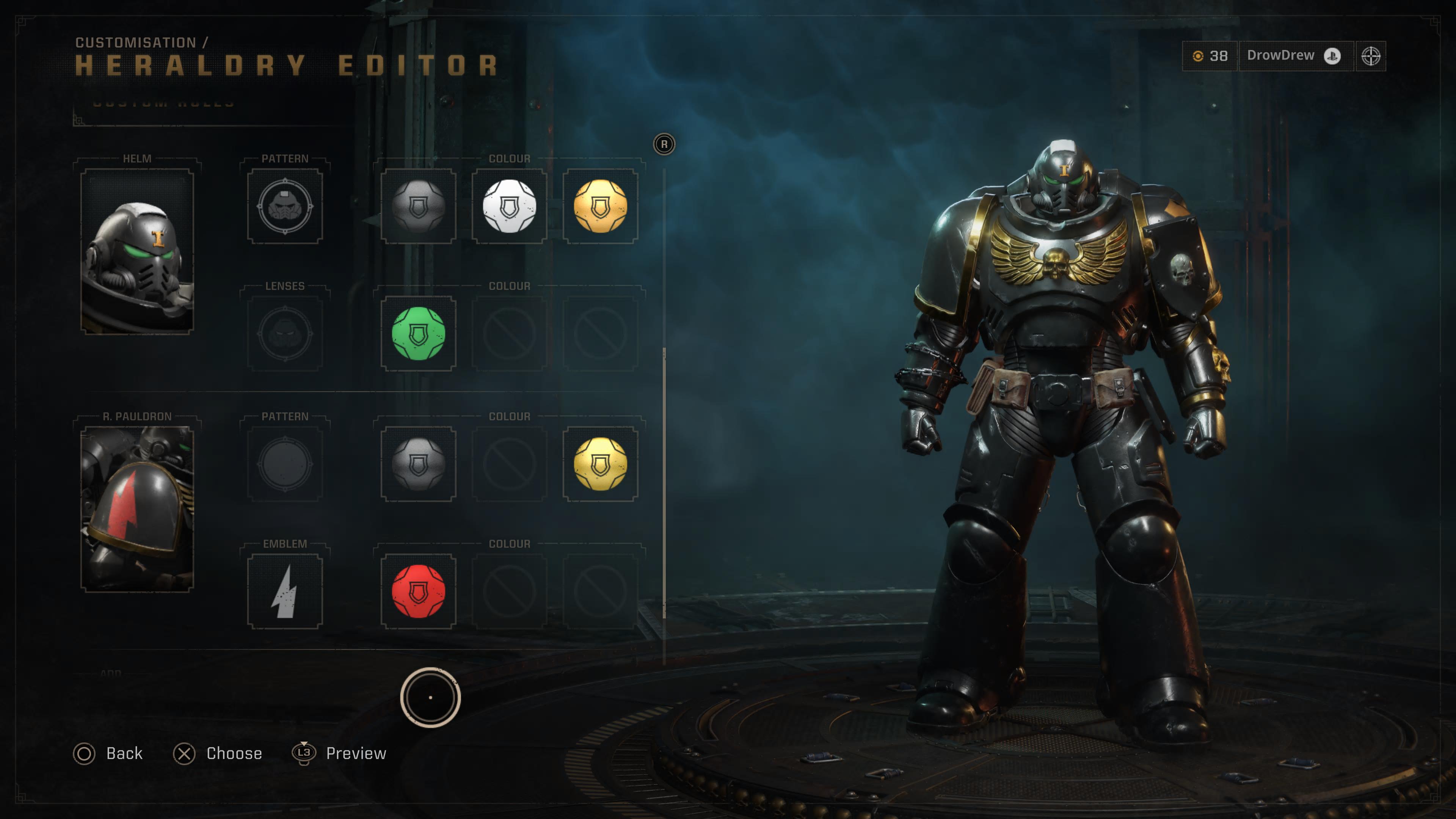This screenshot has height=819, width=1456.
Task: Change the green Lenses colour swatch
Action: [418, 334]
